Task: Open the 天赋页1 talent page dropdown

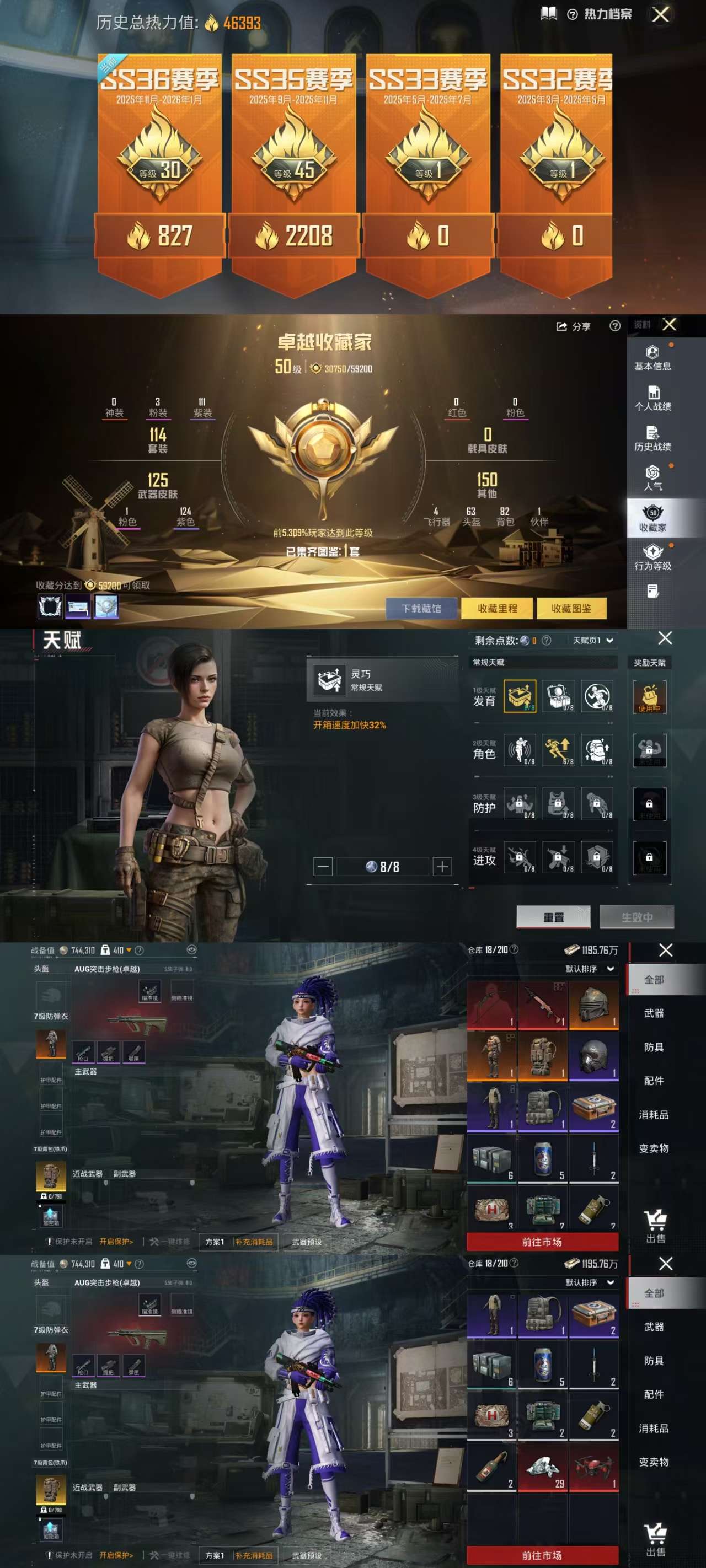Action: (x=592, y=640)
